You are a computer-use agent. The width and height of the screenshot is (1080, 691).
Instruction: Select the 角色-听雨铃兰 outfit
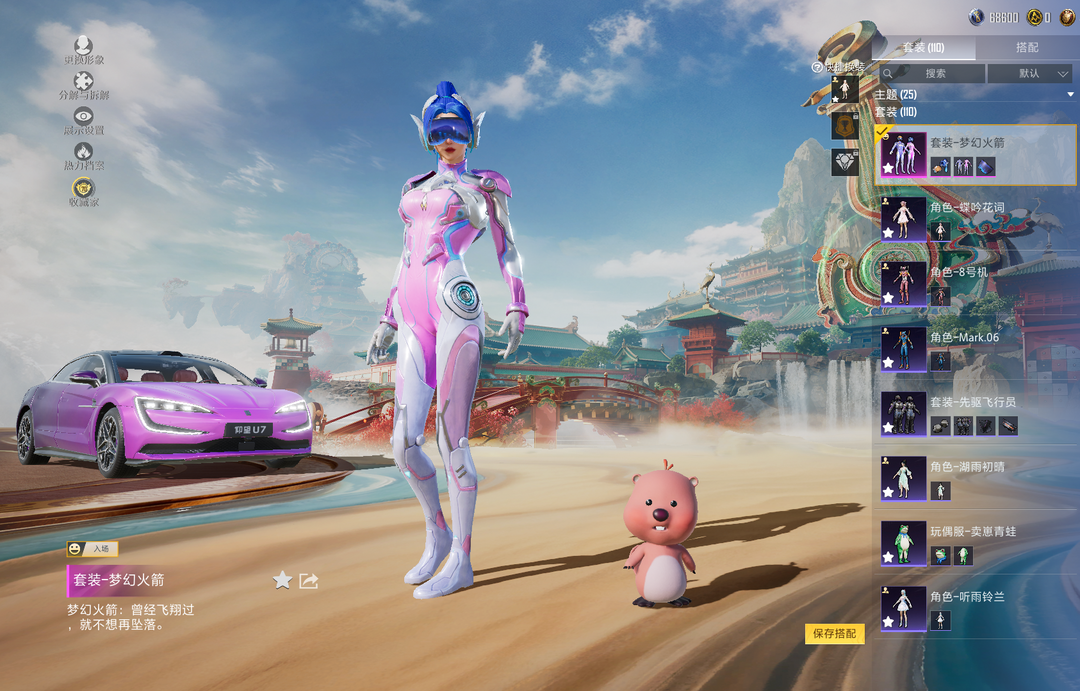click(976, 608)
